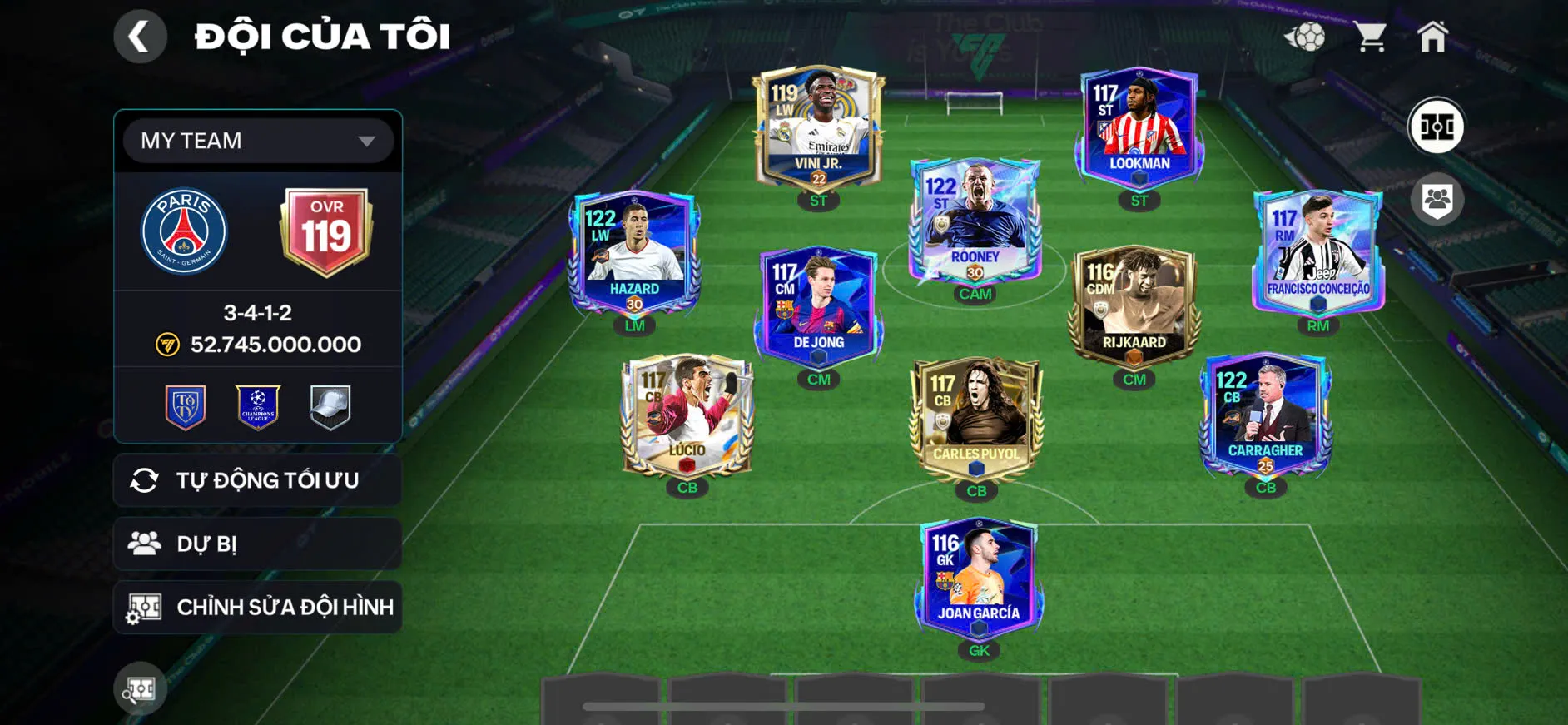Image resolution: width=1568 pixels, height=725 pixels.
Task: Open the Champions League badge
Action: 258,407
